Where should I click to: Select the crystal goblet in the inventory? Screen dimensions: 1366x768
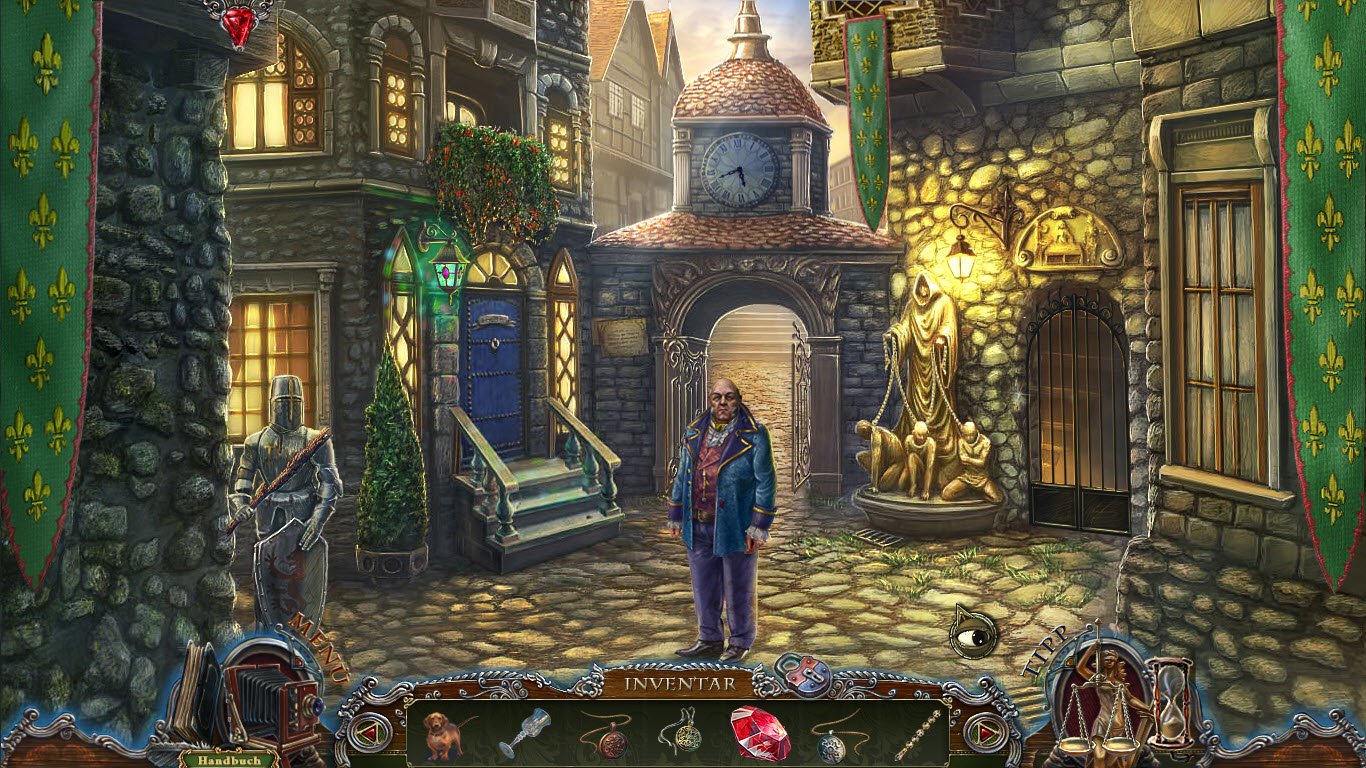click(524, 733)
